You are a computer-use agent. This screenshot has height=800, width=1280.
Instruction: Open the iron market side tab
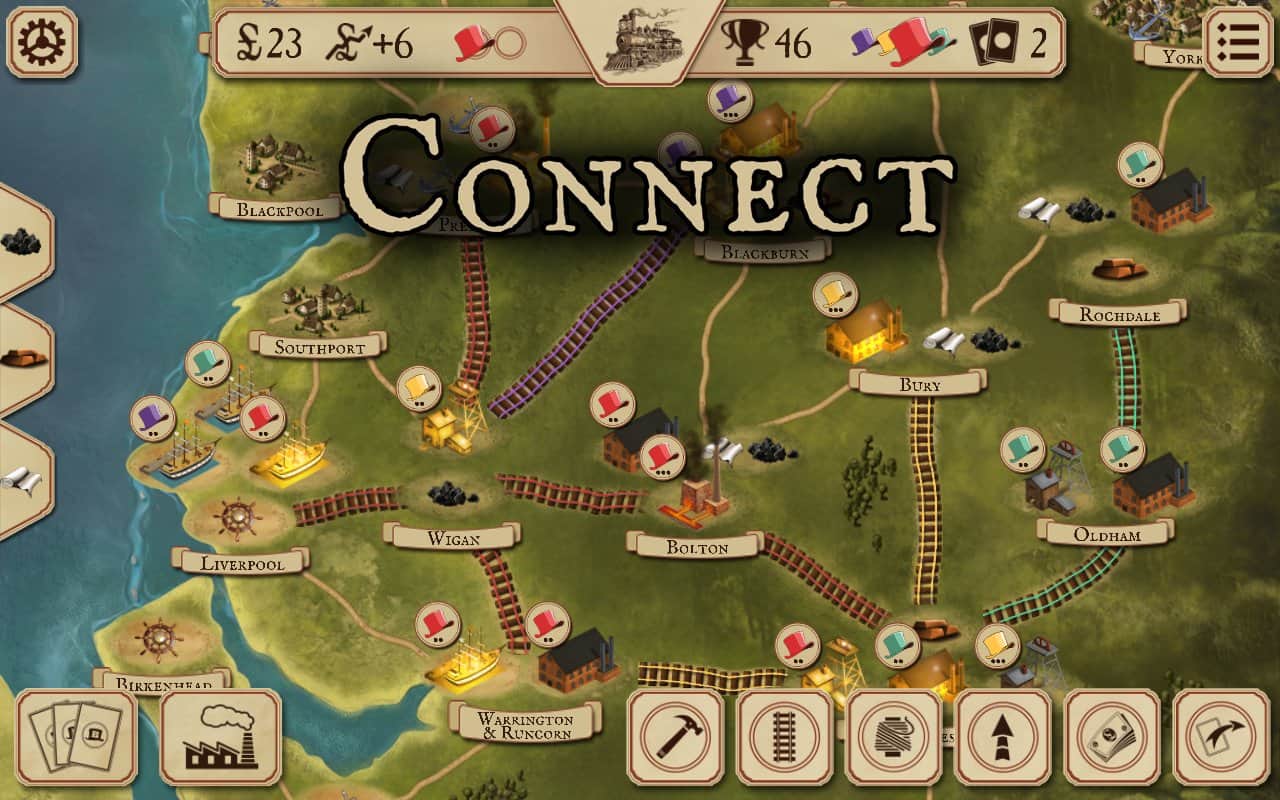(x=20, y=357)
